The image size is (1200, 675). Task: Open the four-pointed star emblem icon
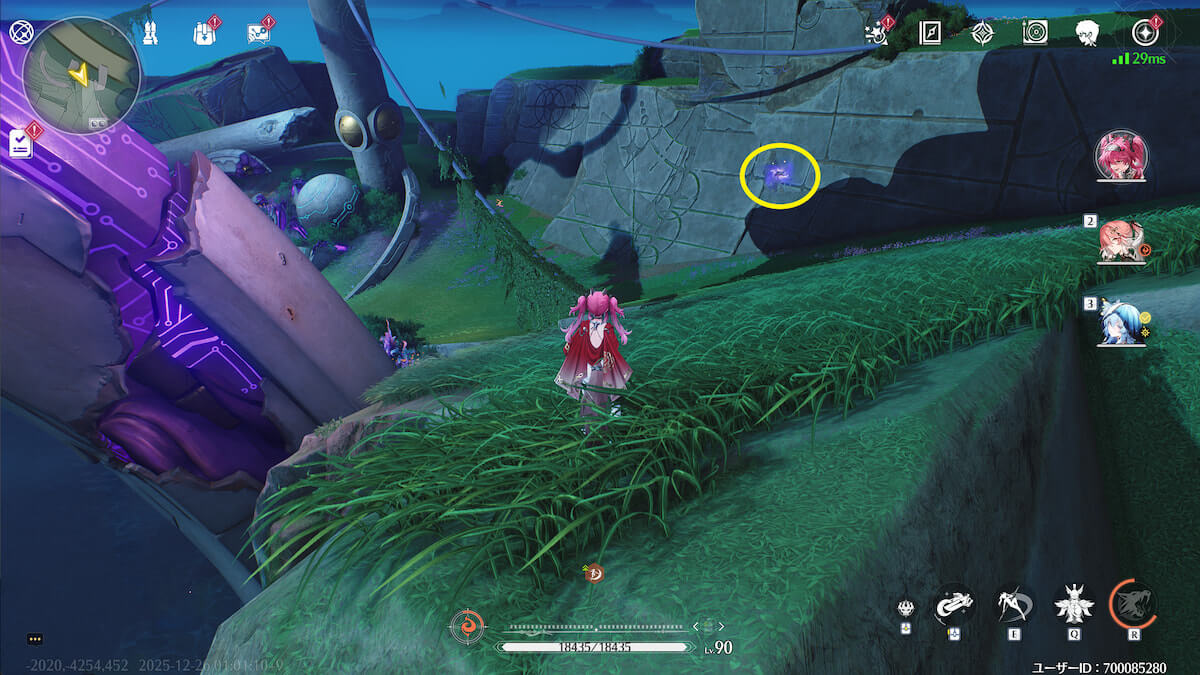[x=983, y=33]
